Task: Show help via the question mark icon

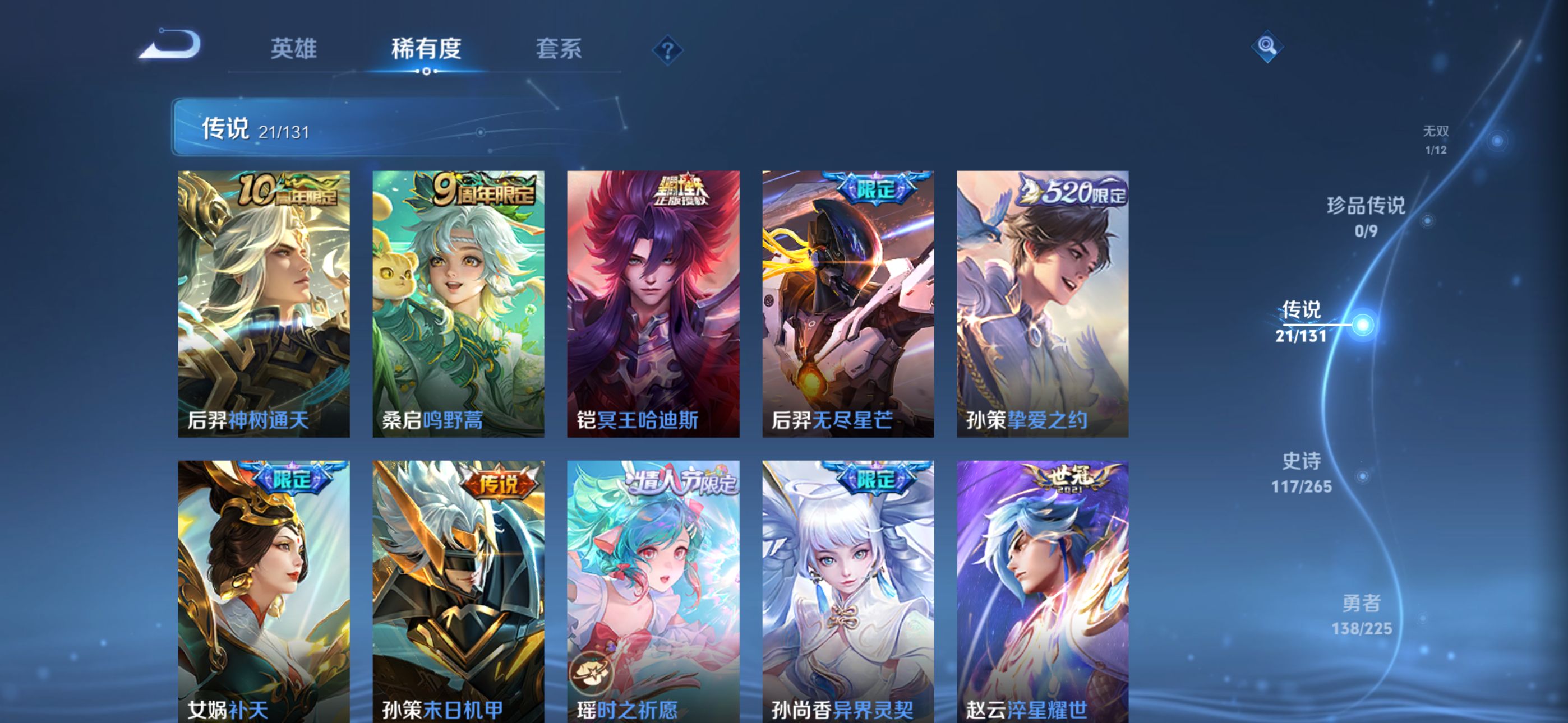Action: 667,50
